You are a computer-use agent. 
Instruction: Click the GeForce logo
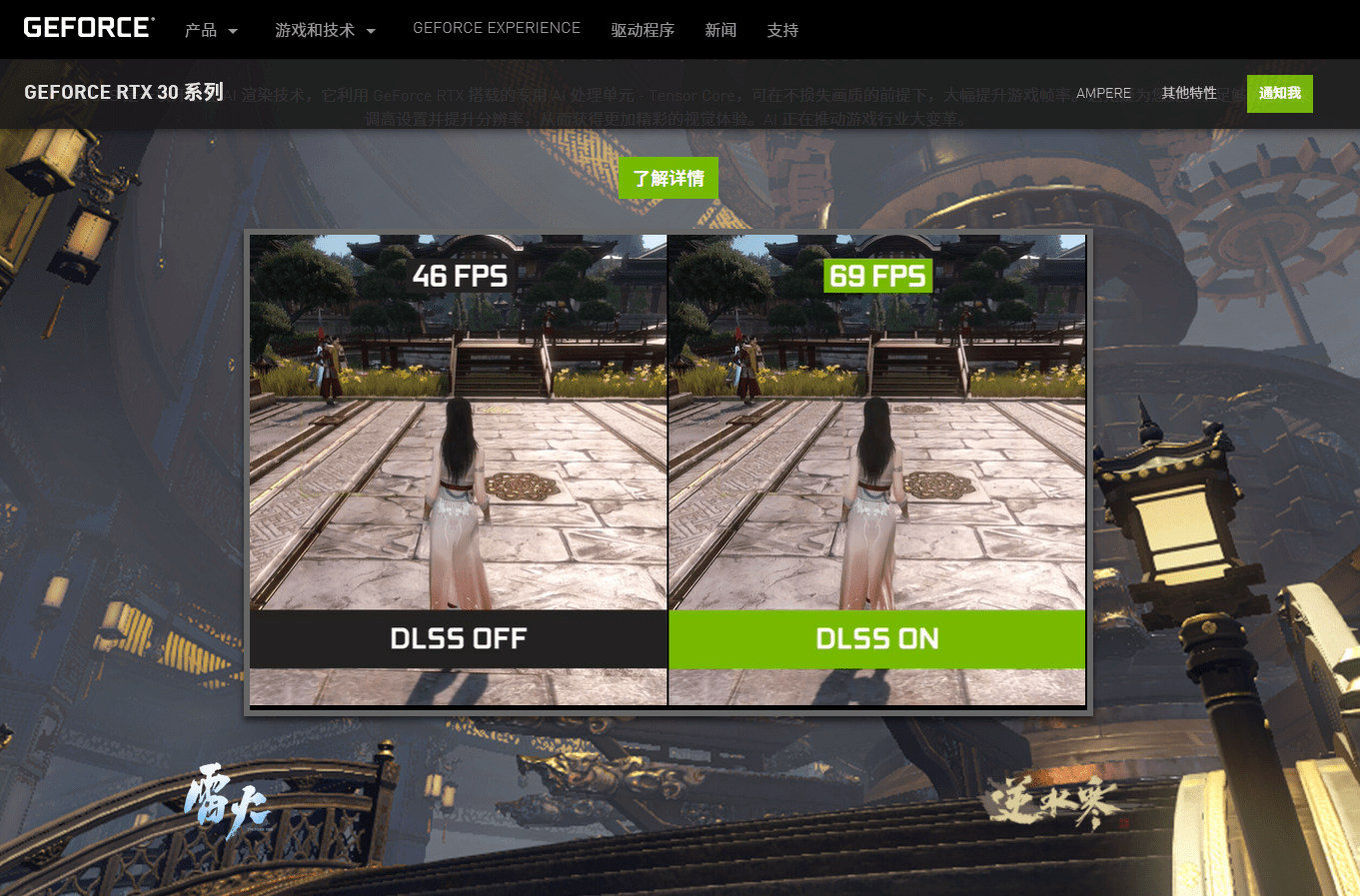(89, 28)
